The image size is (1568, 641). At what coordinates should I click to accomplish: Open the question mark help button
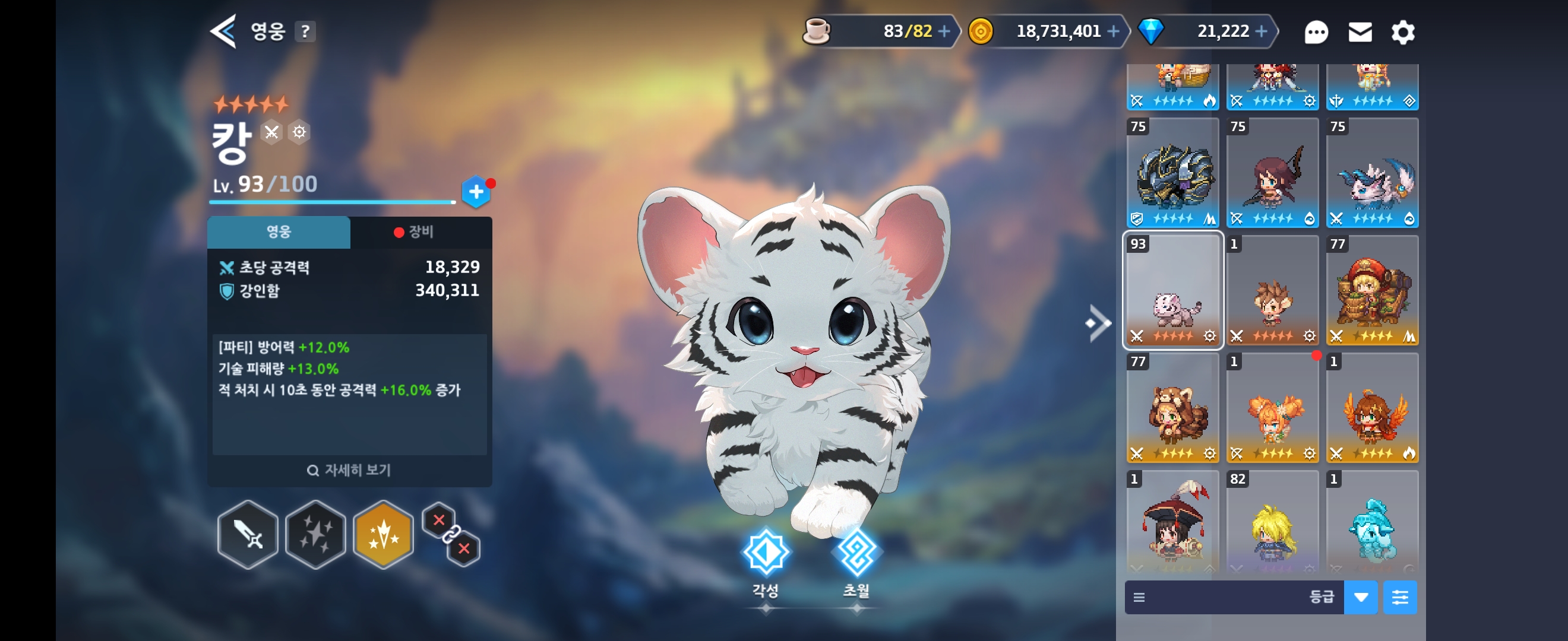click(305, 31)
